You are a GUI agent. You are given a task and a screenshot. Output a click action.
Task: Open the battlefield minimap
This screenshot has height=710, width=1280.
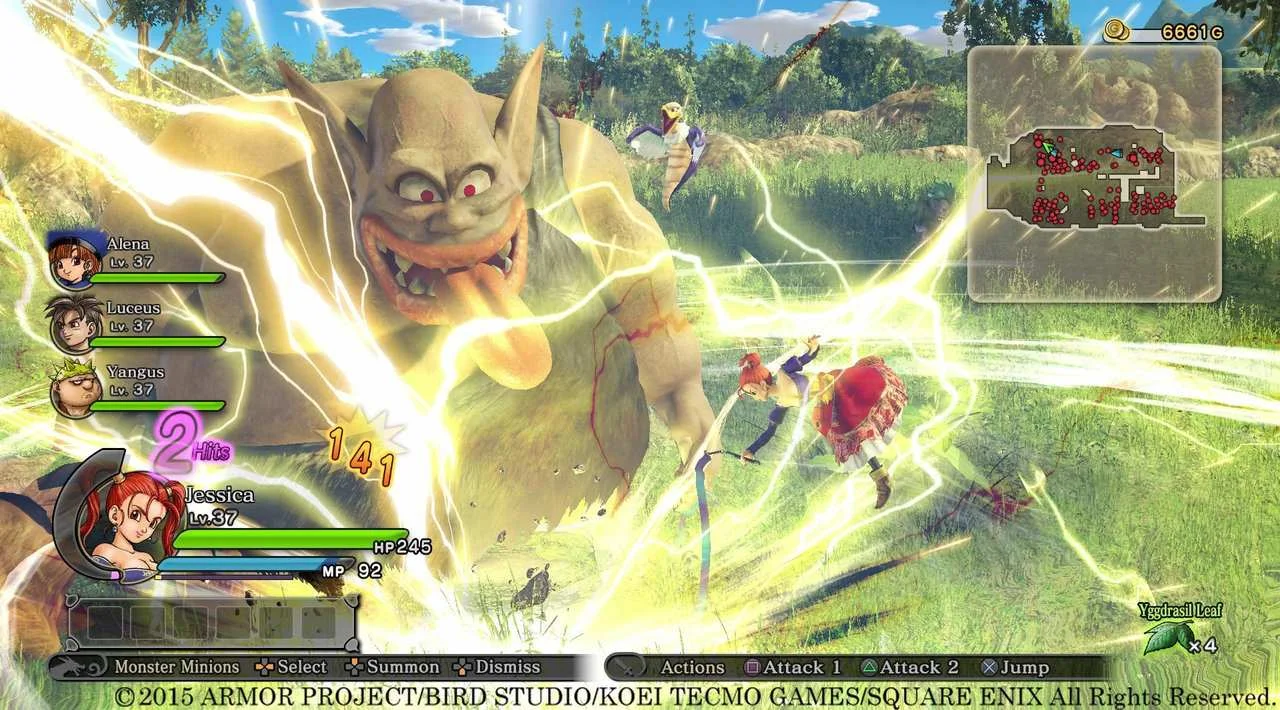point(1094,173)
